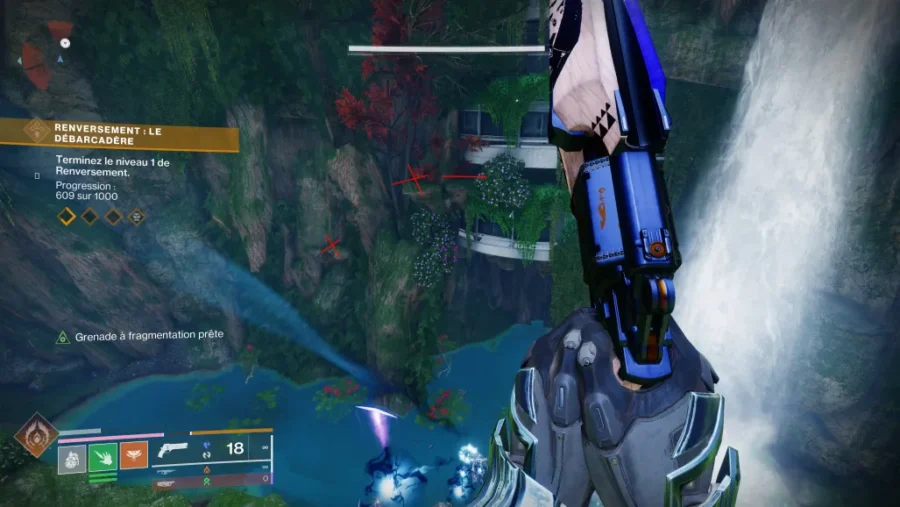Open the Renversement : Le Débarcadère objective banner
The height and width of the screenshot is (507, 900).
pyautogui.click(x=120, y=135)
